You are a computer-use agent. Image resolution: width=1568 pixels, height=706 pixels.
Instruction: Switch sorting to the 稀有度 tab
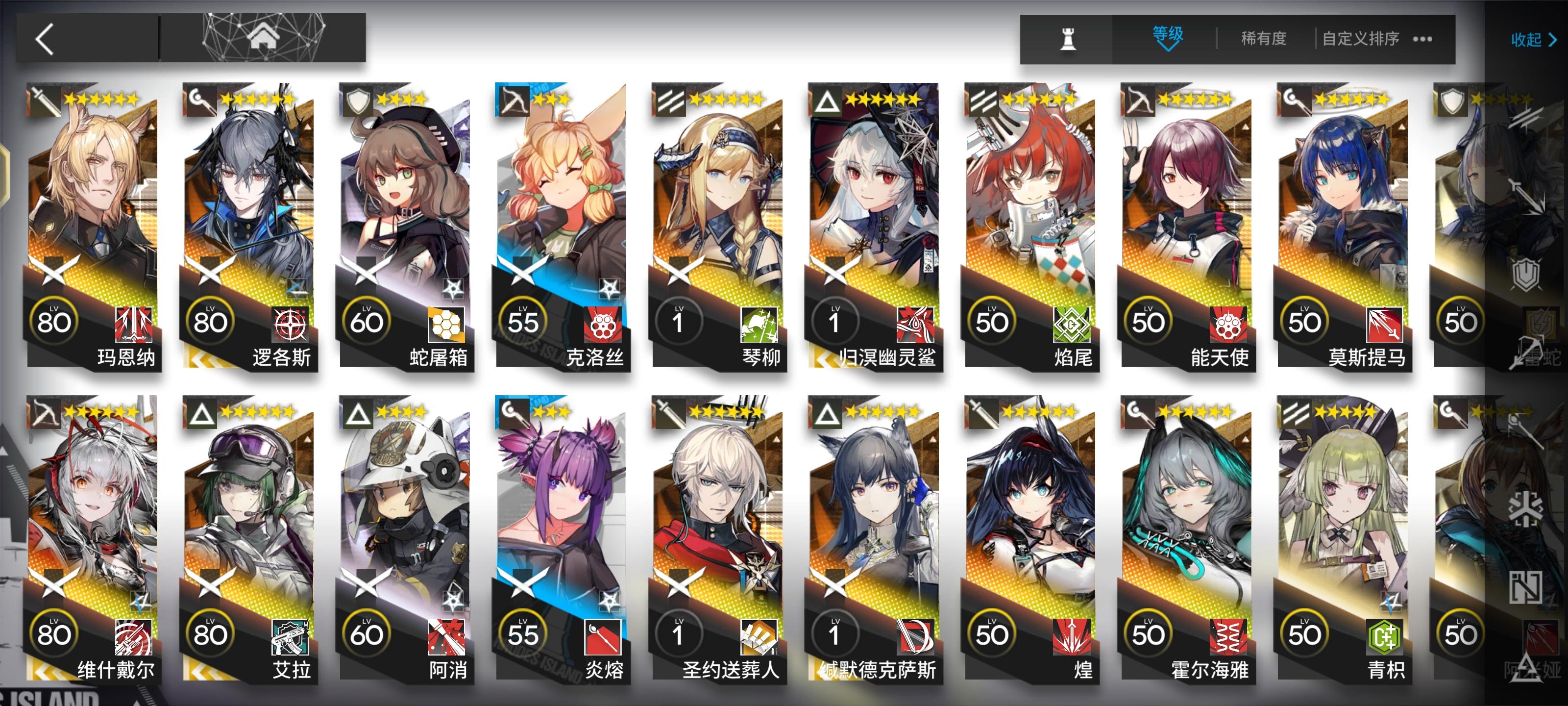click(1263, 38)
